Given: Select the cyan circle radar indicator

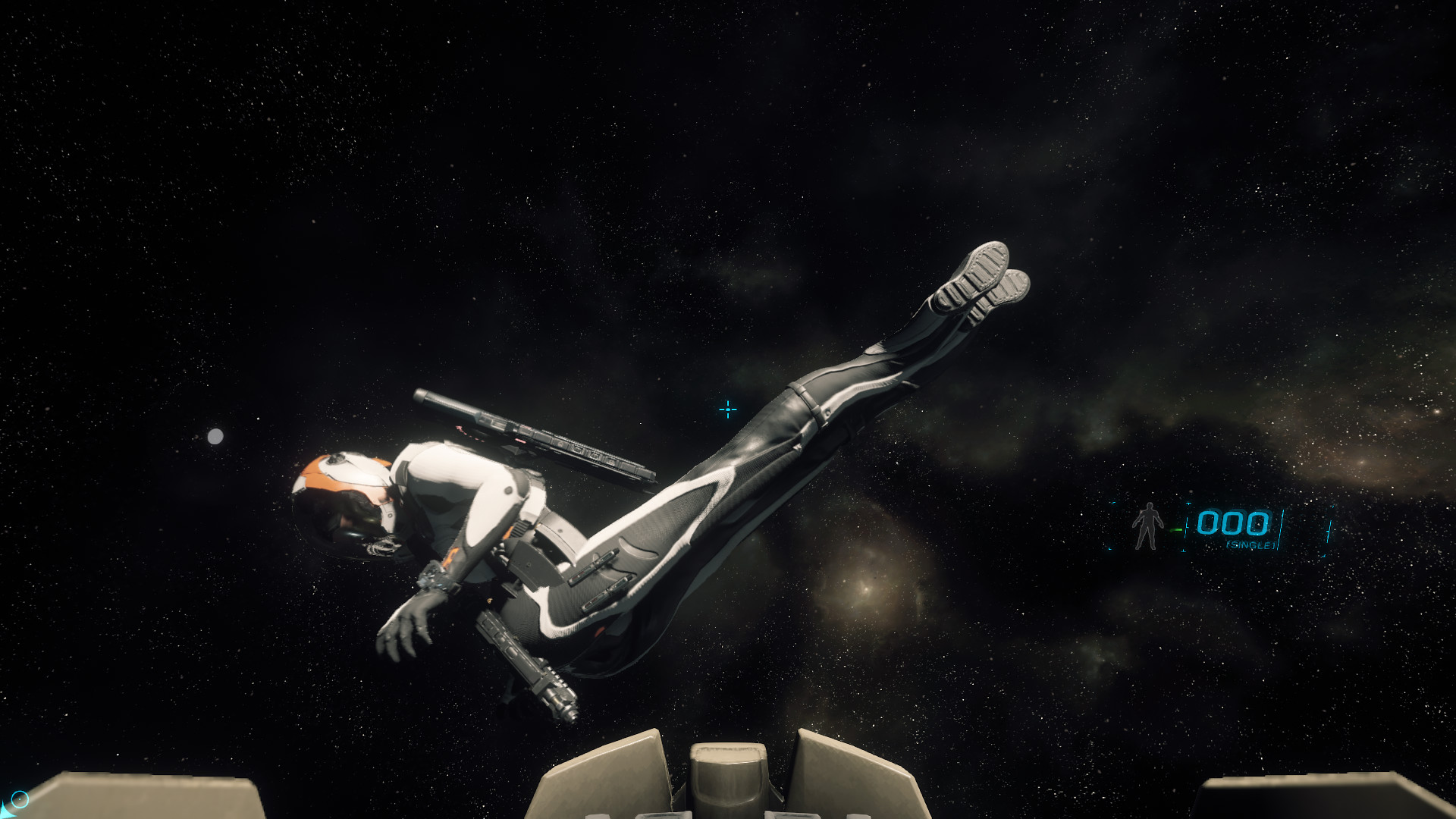Looking at the screenshot, I should point(20,799).
